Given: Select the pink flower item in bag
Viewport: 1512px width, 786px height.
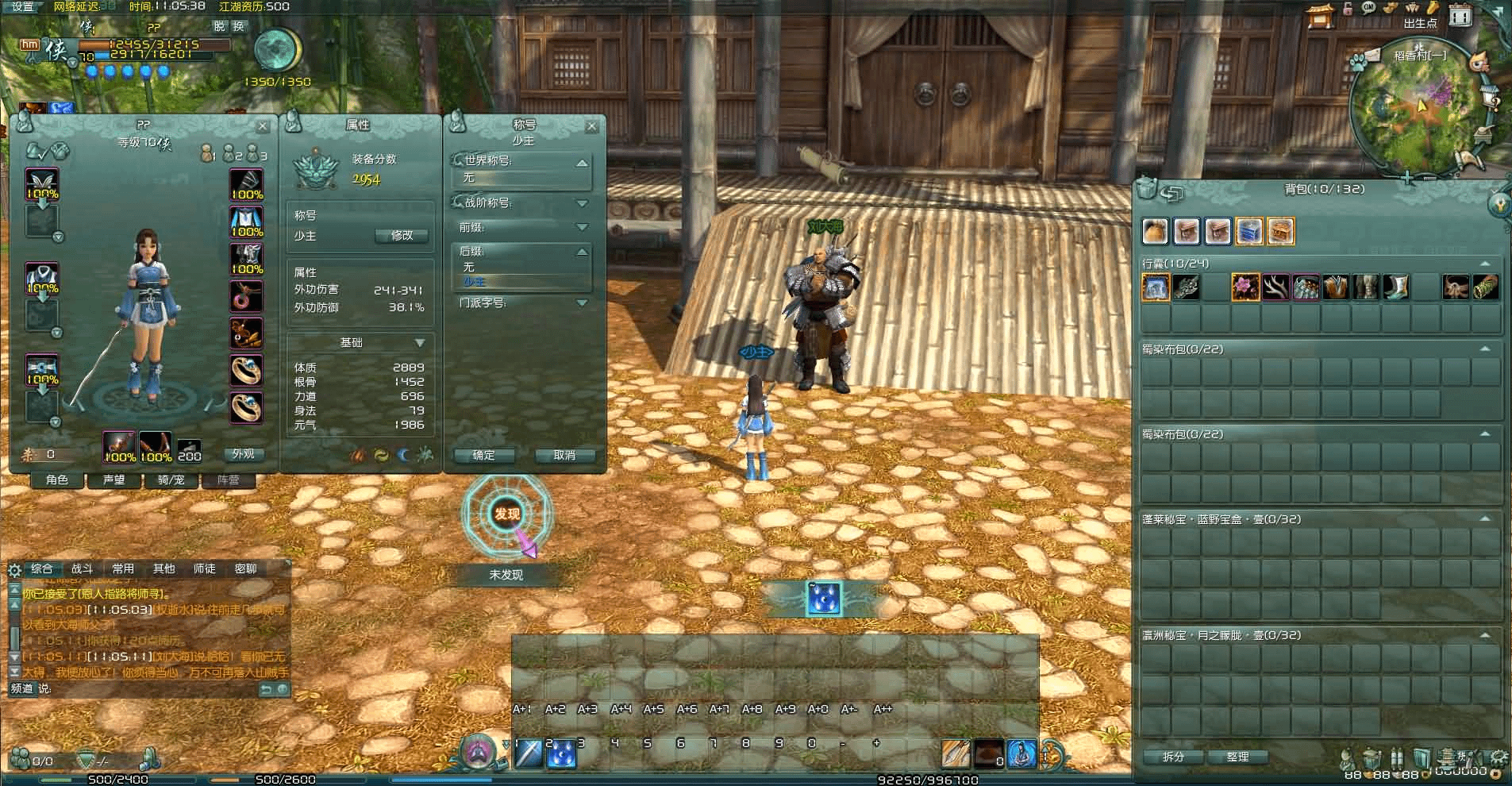Looking at the screenshot, I should (x=1245, y=287).
